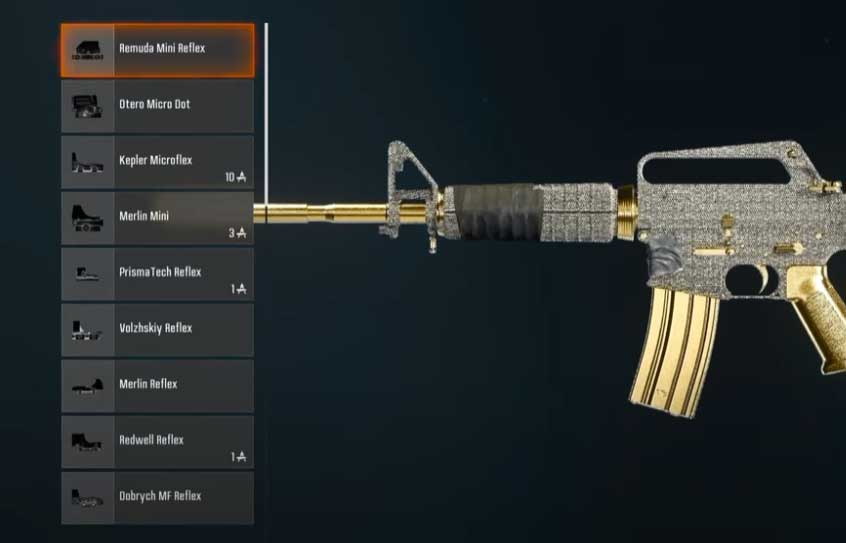Choose the Dobrych MF Reflex sight
Image resolution: width=846 pixels, height=543 pixels.
(x=158, y=497)
